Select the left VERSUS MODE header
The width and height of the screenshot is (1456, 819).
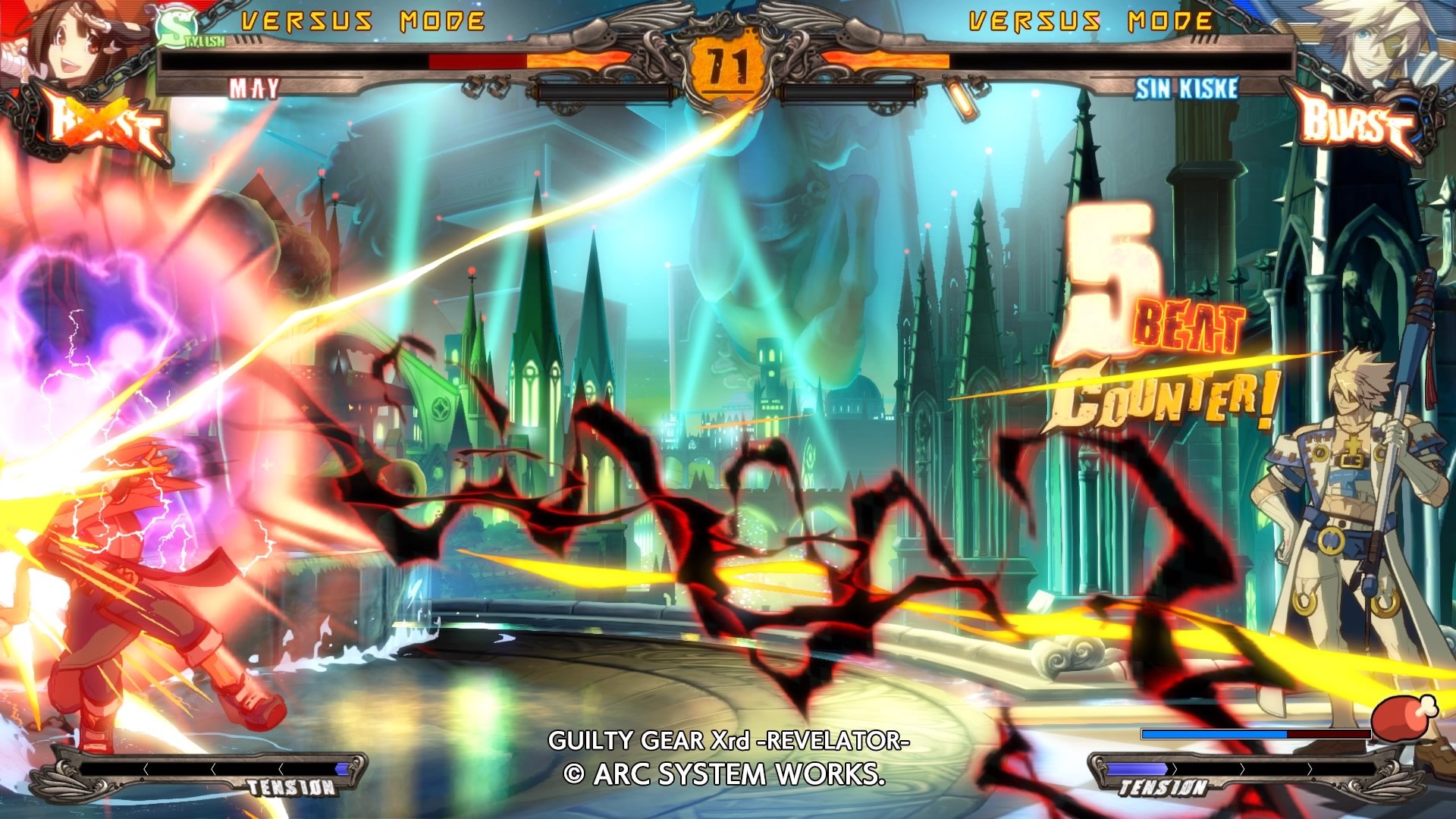[356, 19]
